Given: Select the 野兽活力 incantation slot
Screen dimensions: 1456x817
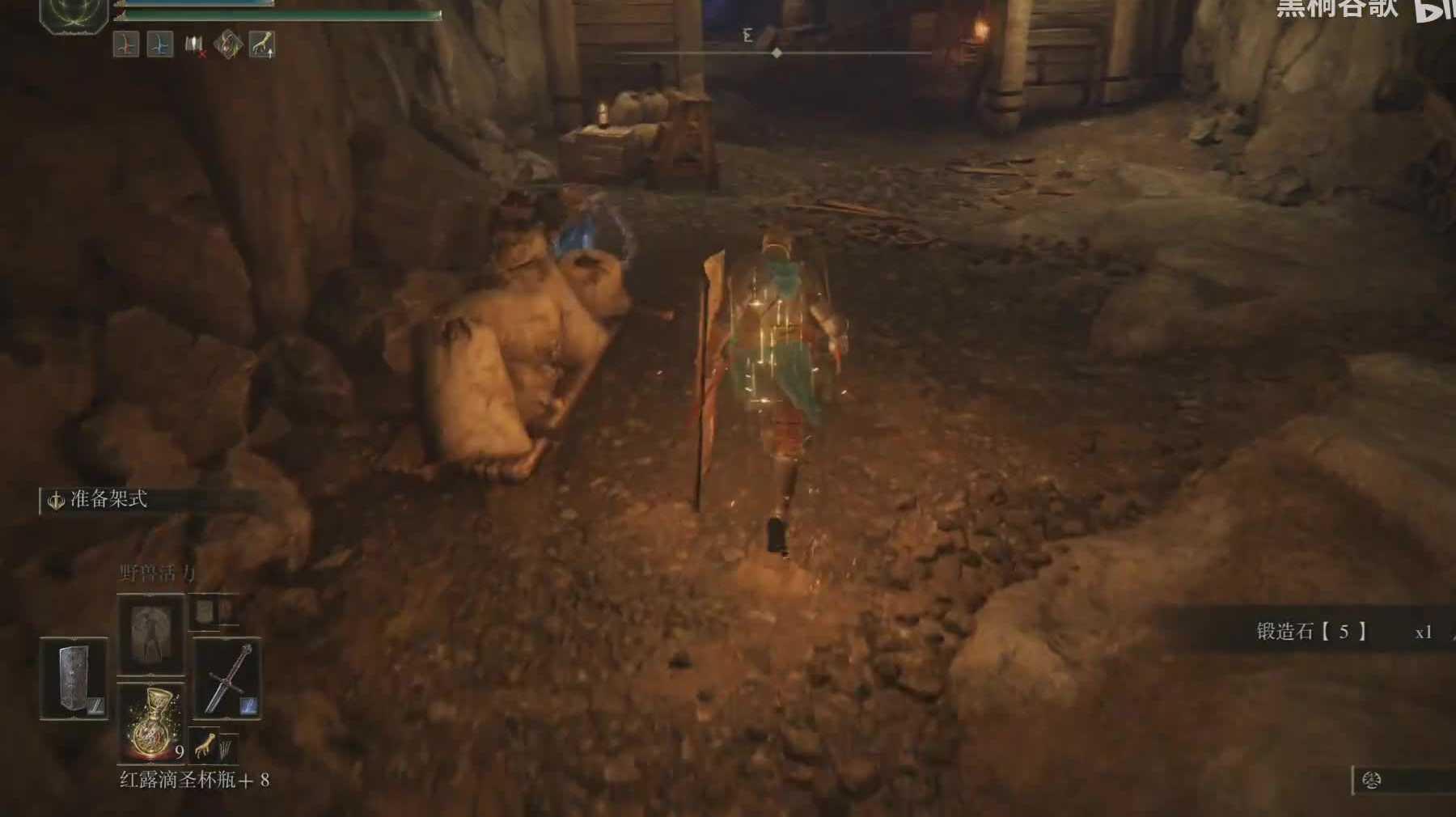Looking at the screenshot, I should click(x=151, y=635).
